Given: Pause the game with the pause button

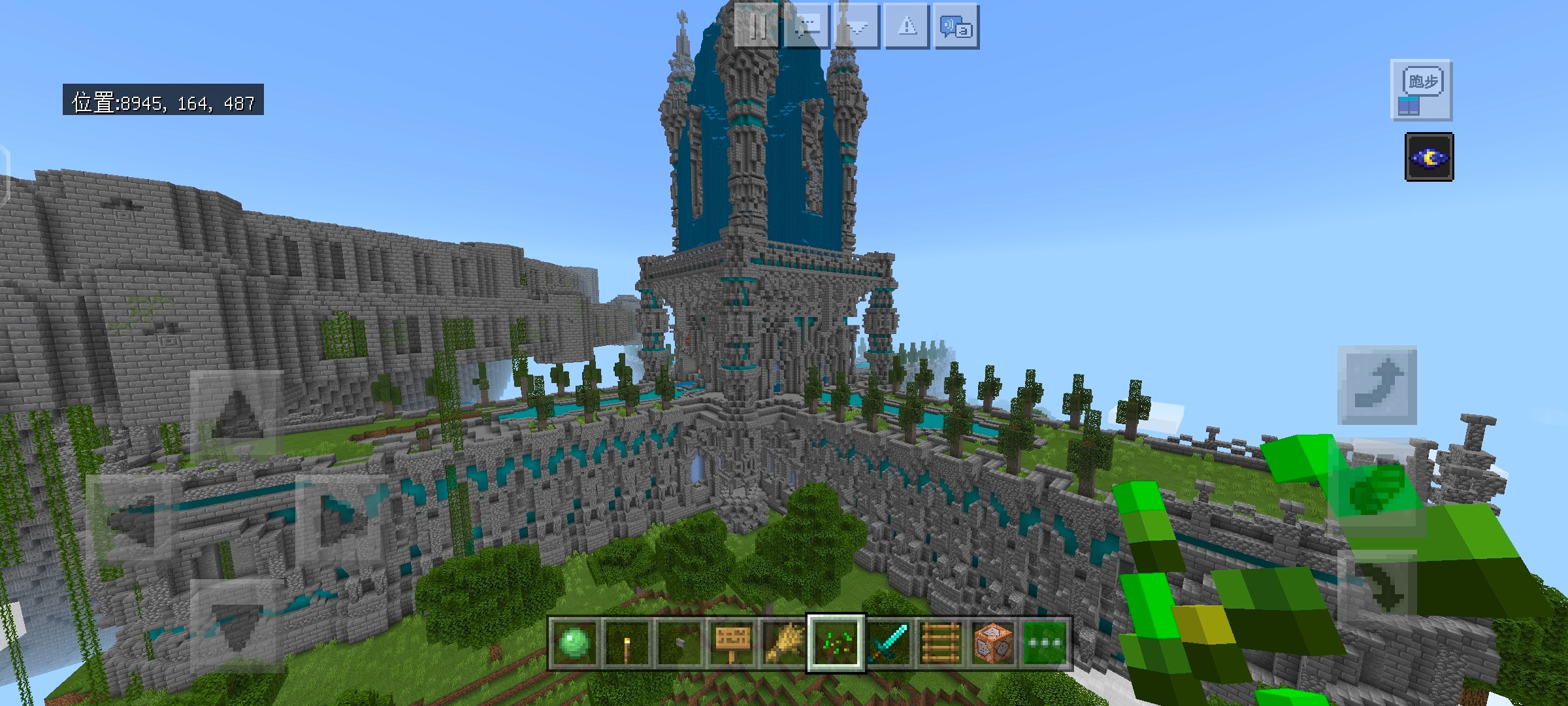Looking at the screenshot, I should tap(757, 26).
